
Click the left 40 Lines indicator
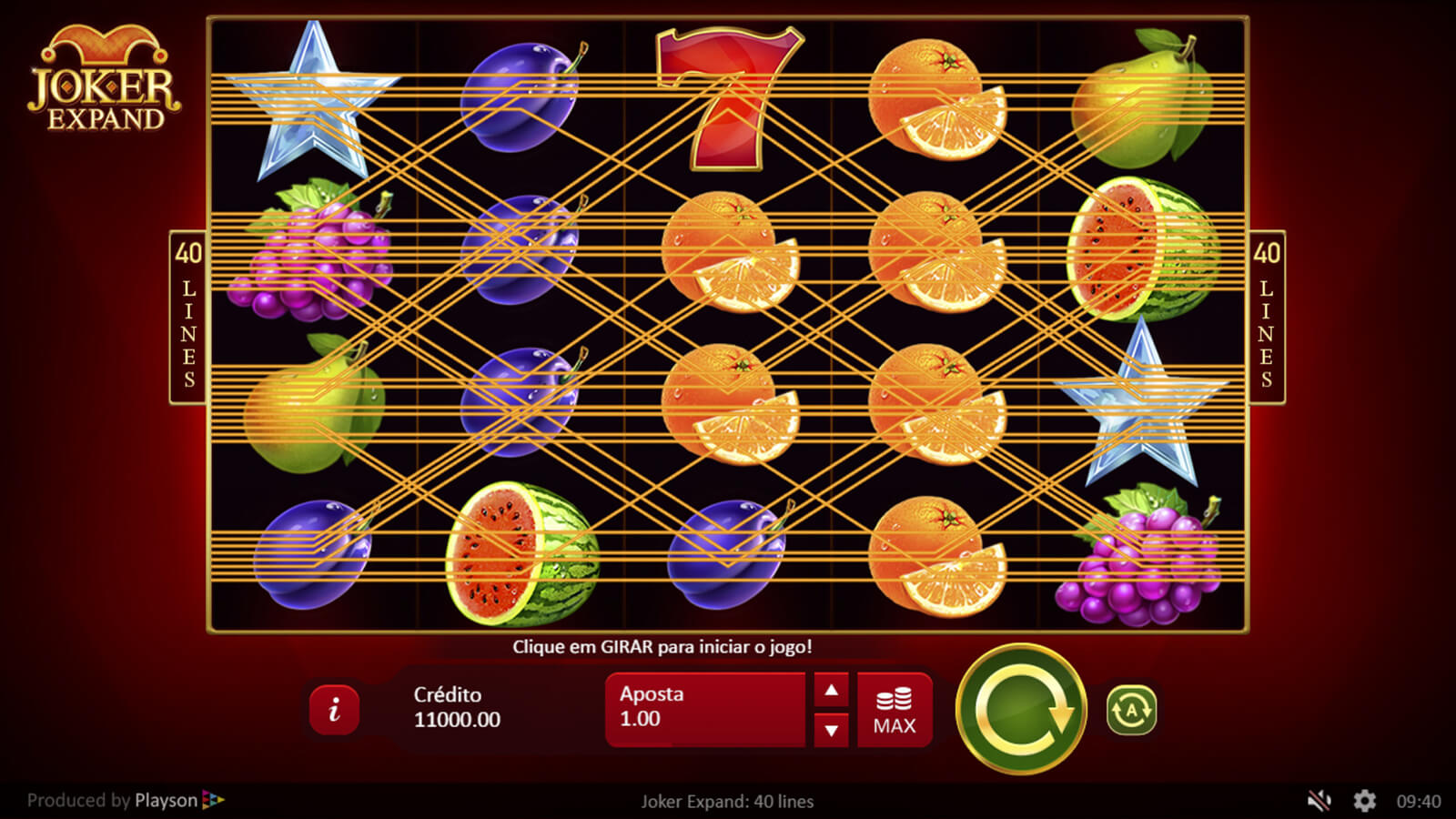point(188,317)
